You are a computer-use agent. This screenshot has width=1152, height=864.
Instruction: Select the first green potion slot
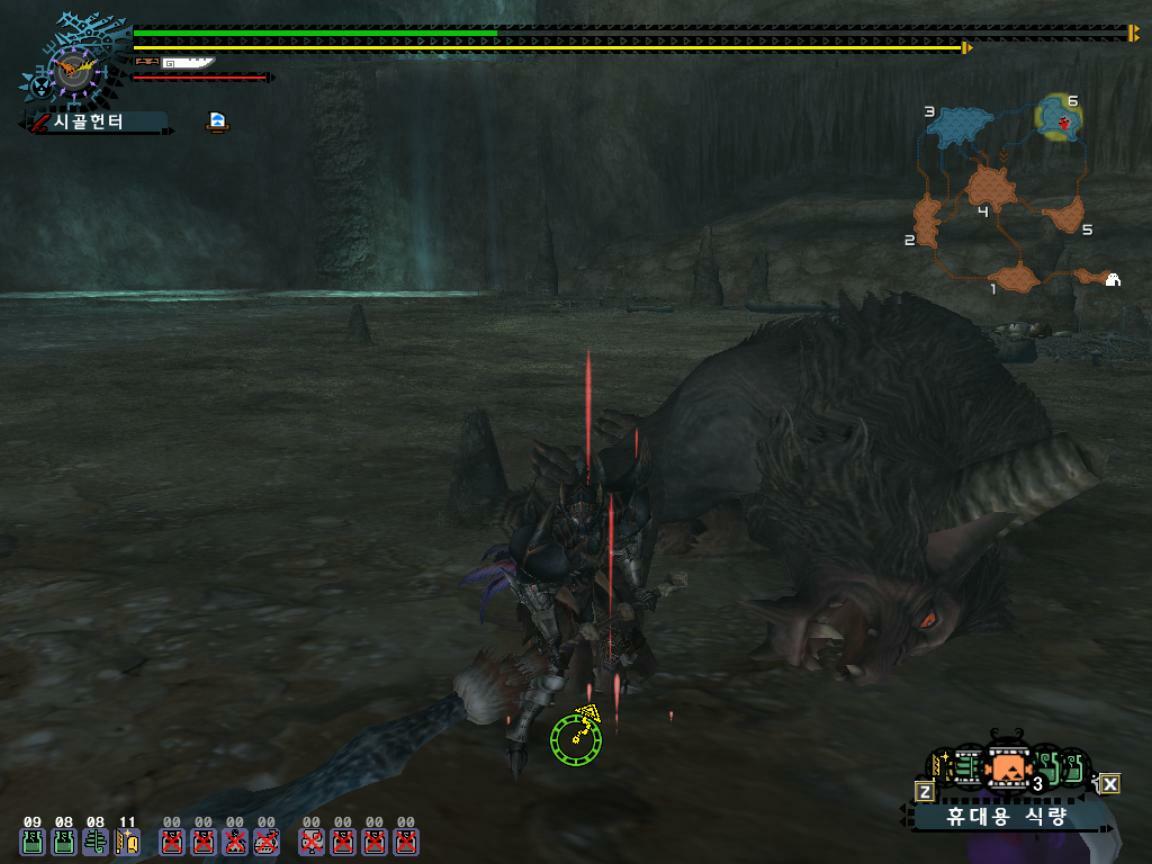pyautogui.click(x=33, y=842)
